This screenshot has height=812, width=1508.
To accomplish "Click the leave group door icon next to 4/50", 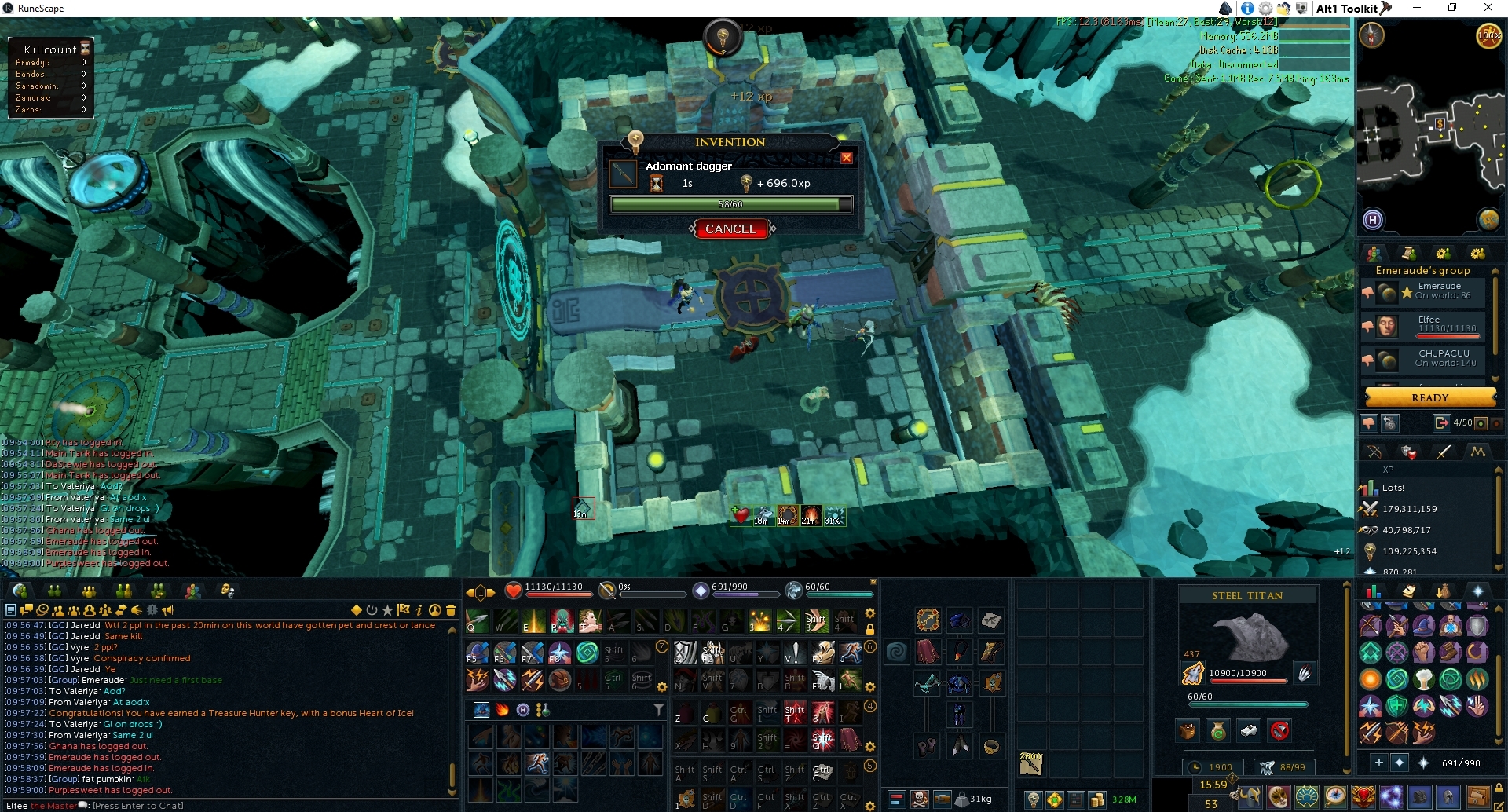I will click(x=1442, y=422).
